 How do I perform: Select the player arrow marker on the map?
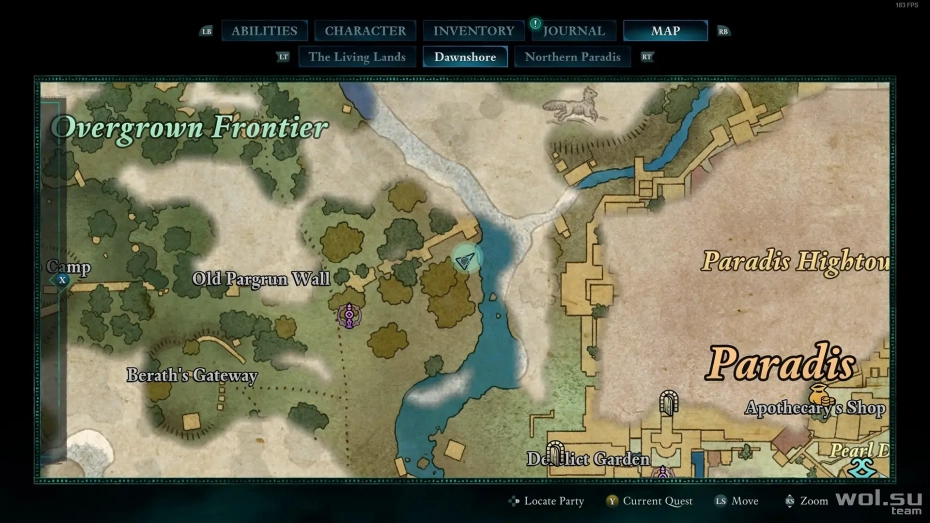coord(465,260)
